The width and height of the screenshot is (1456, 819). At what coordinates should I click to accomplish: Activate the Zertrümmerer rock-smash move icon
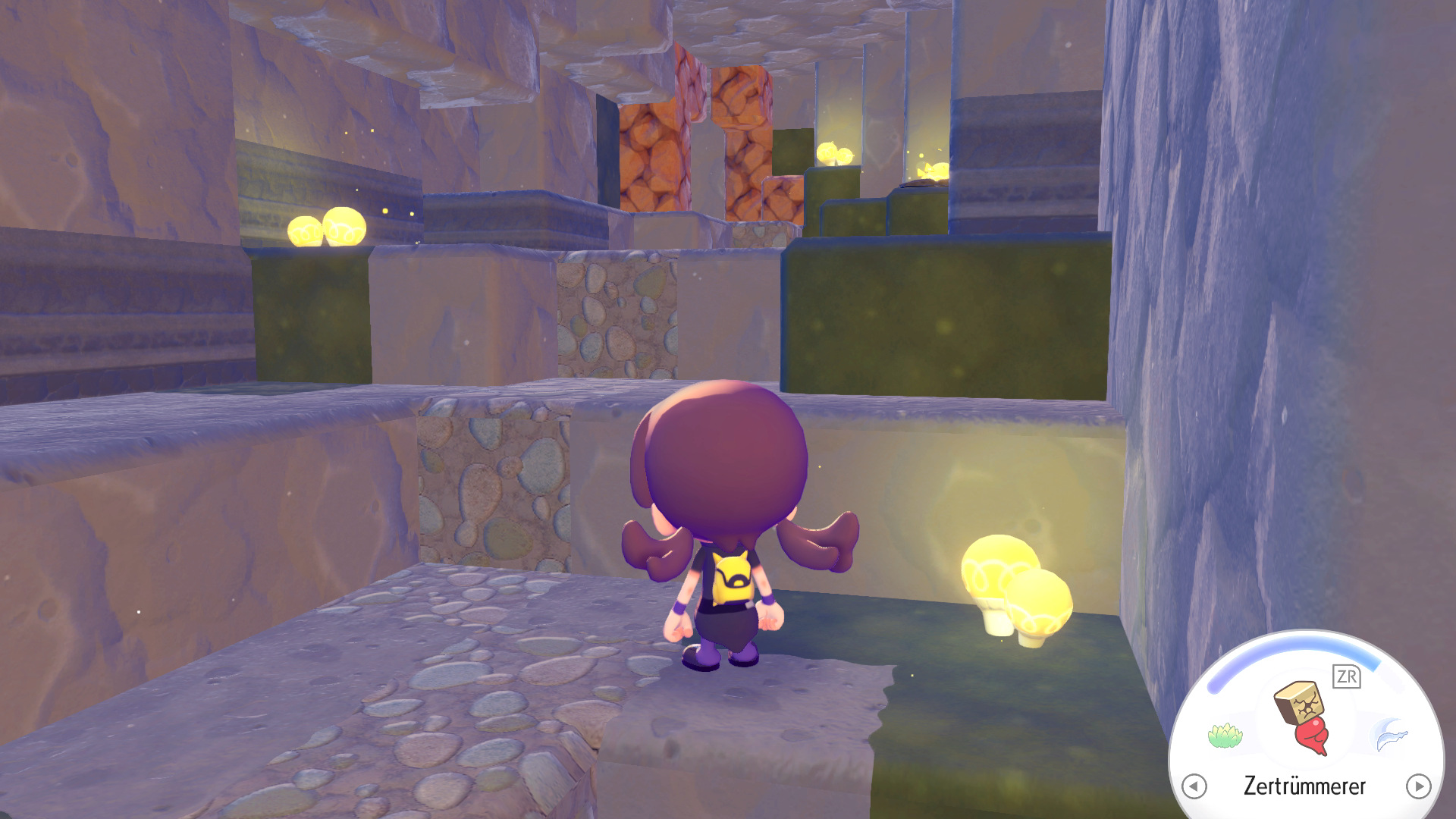(1304, 717)
